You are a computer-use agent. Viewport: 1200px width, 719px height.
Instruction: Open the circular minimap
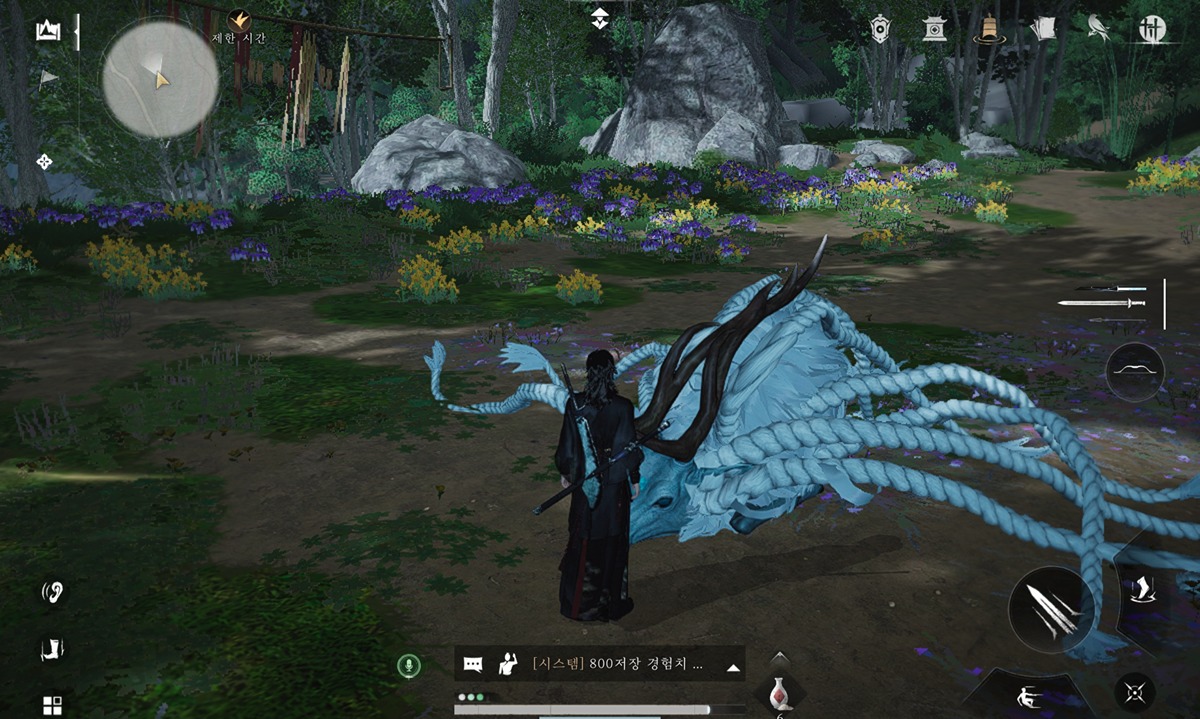[x=160, y=79]
